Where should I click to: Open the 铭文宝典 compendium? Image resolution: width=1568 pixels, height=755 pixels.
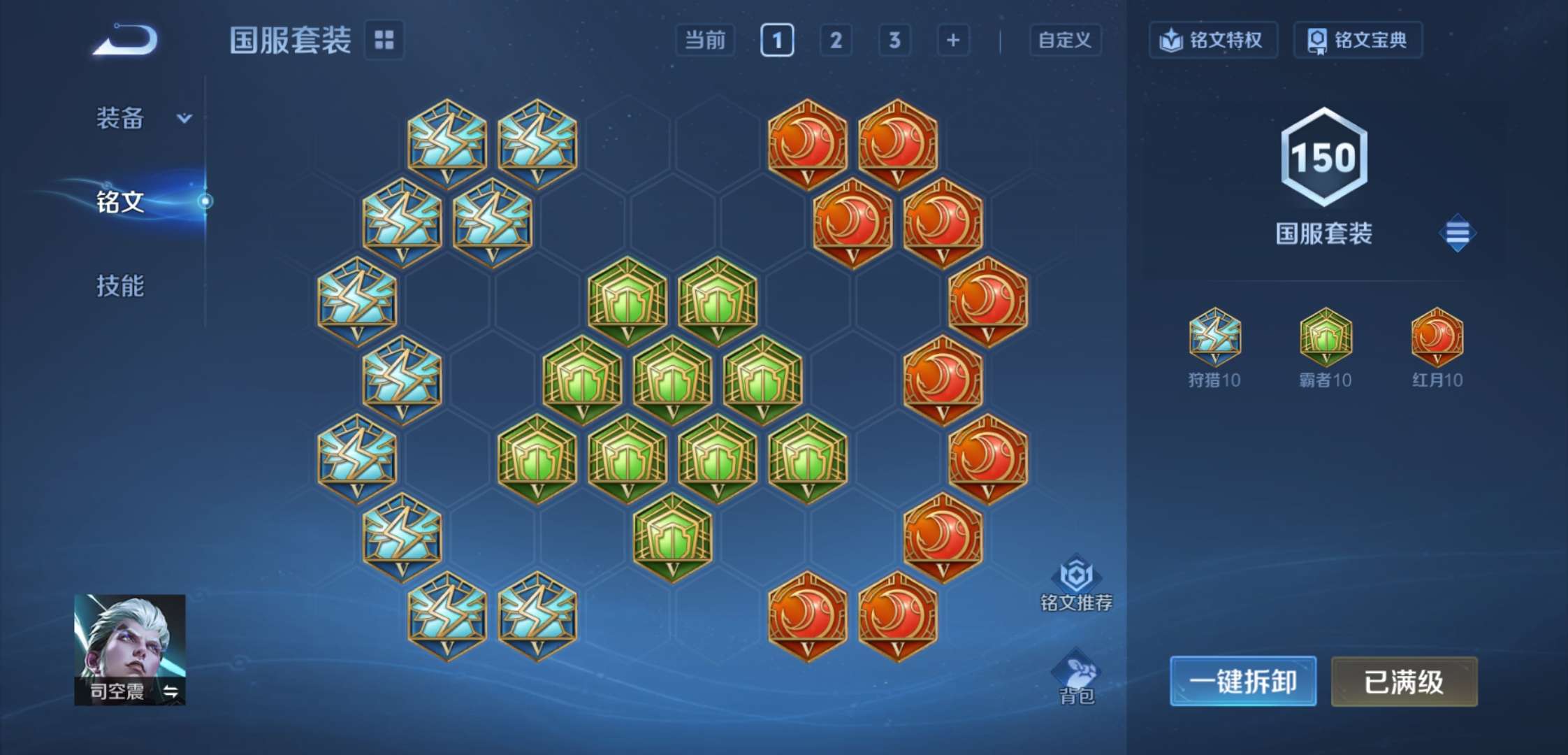(1357, 40)
